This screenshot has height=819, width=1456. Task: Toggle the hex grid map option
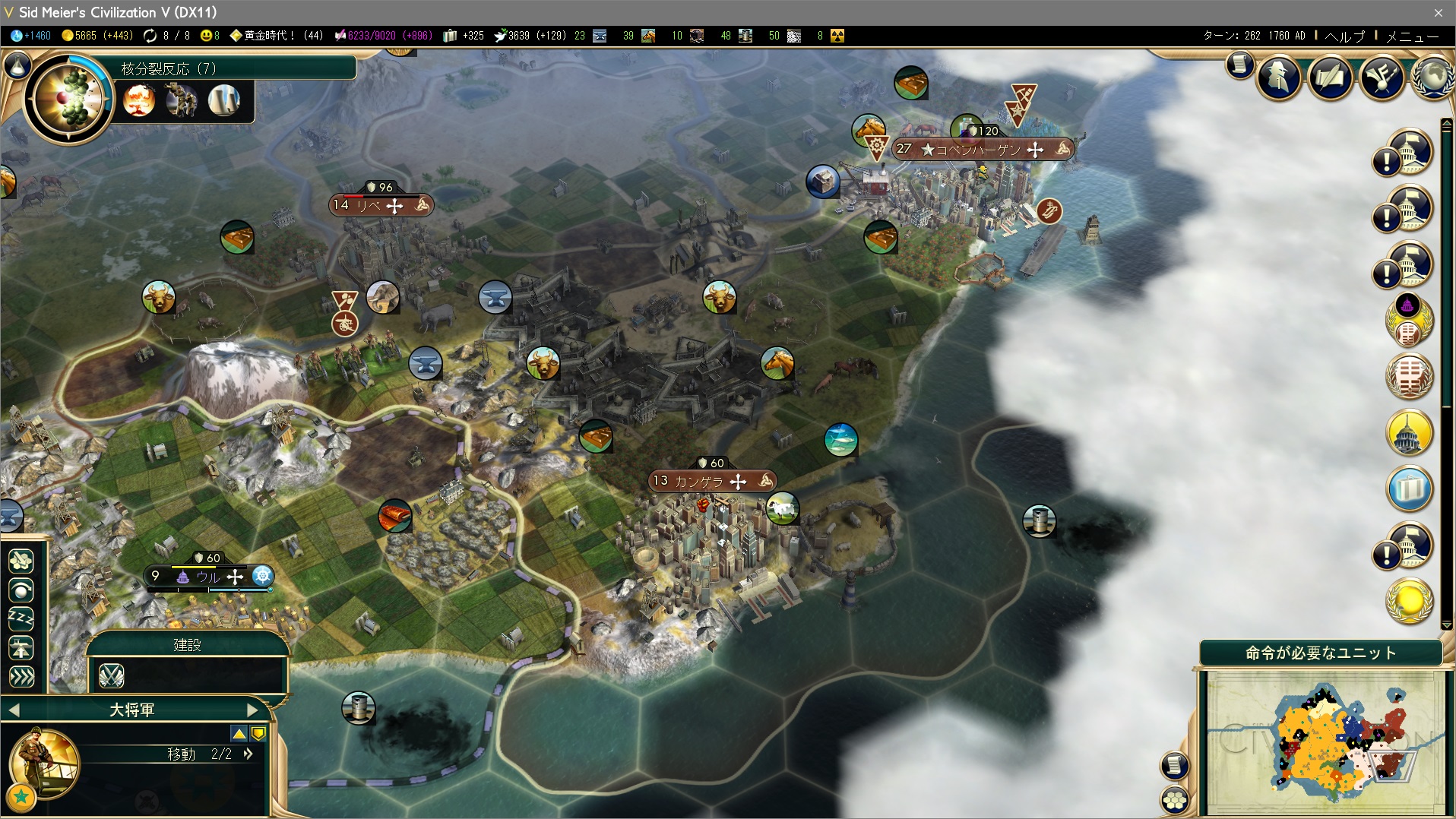1175,799
